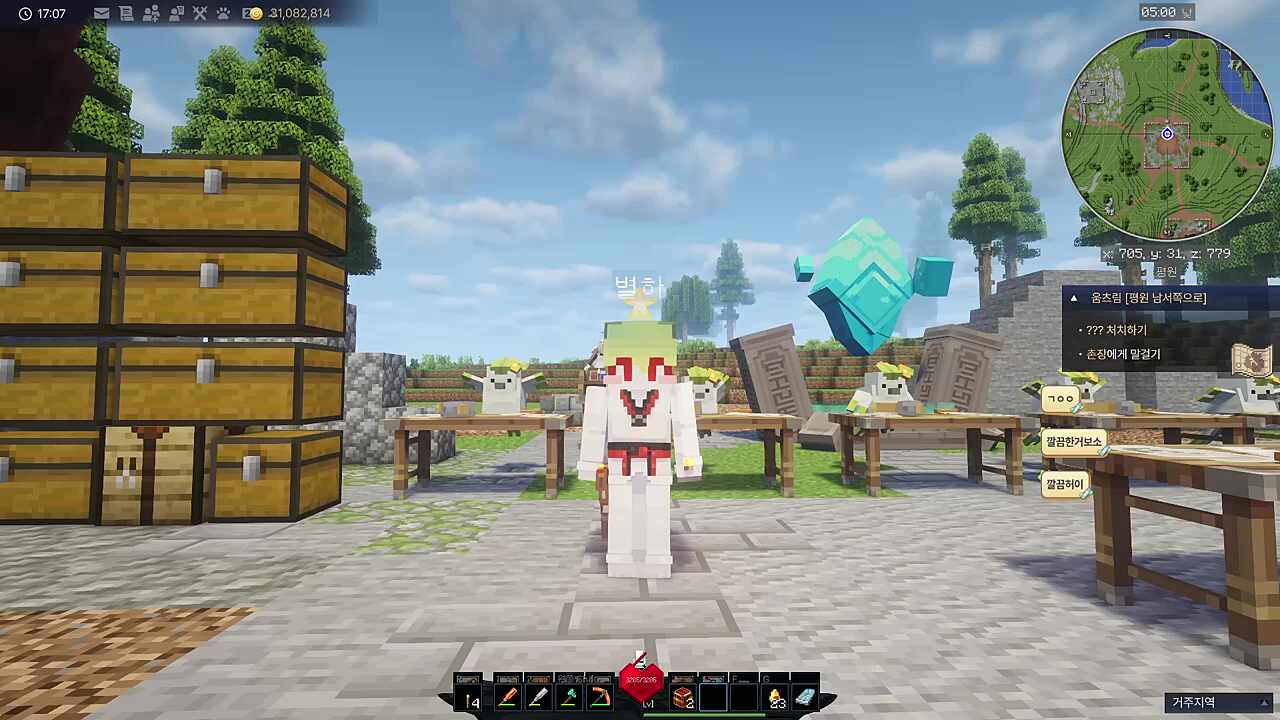The height and width of the screenshot is (720, 1280).
Task: Click the crossed swords icon
Action: (199, 13)
